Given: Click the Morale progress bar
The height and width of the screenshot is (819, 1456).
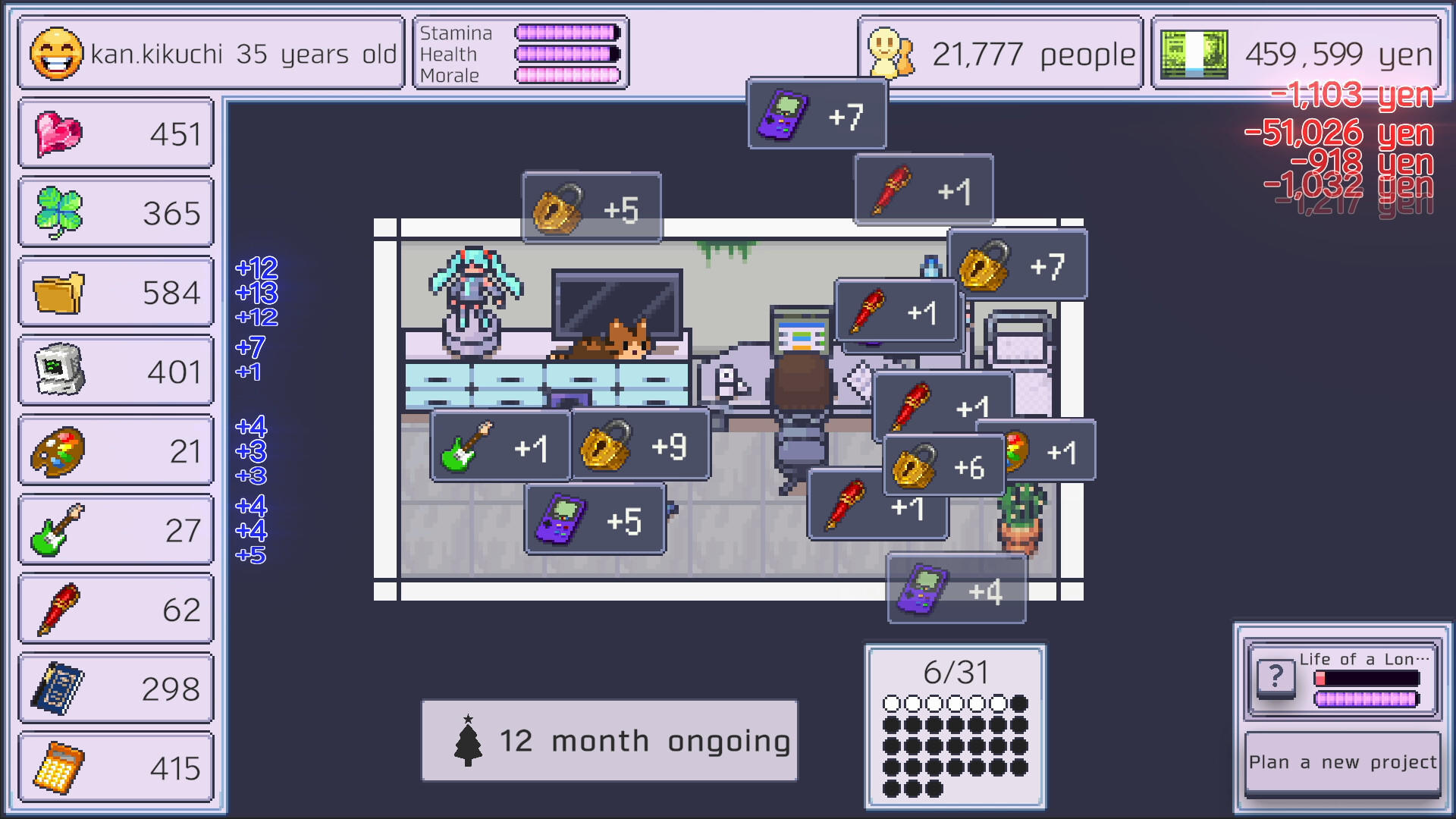Looking at the screenshot, I should click(568, 76).
